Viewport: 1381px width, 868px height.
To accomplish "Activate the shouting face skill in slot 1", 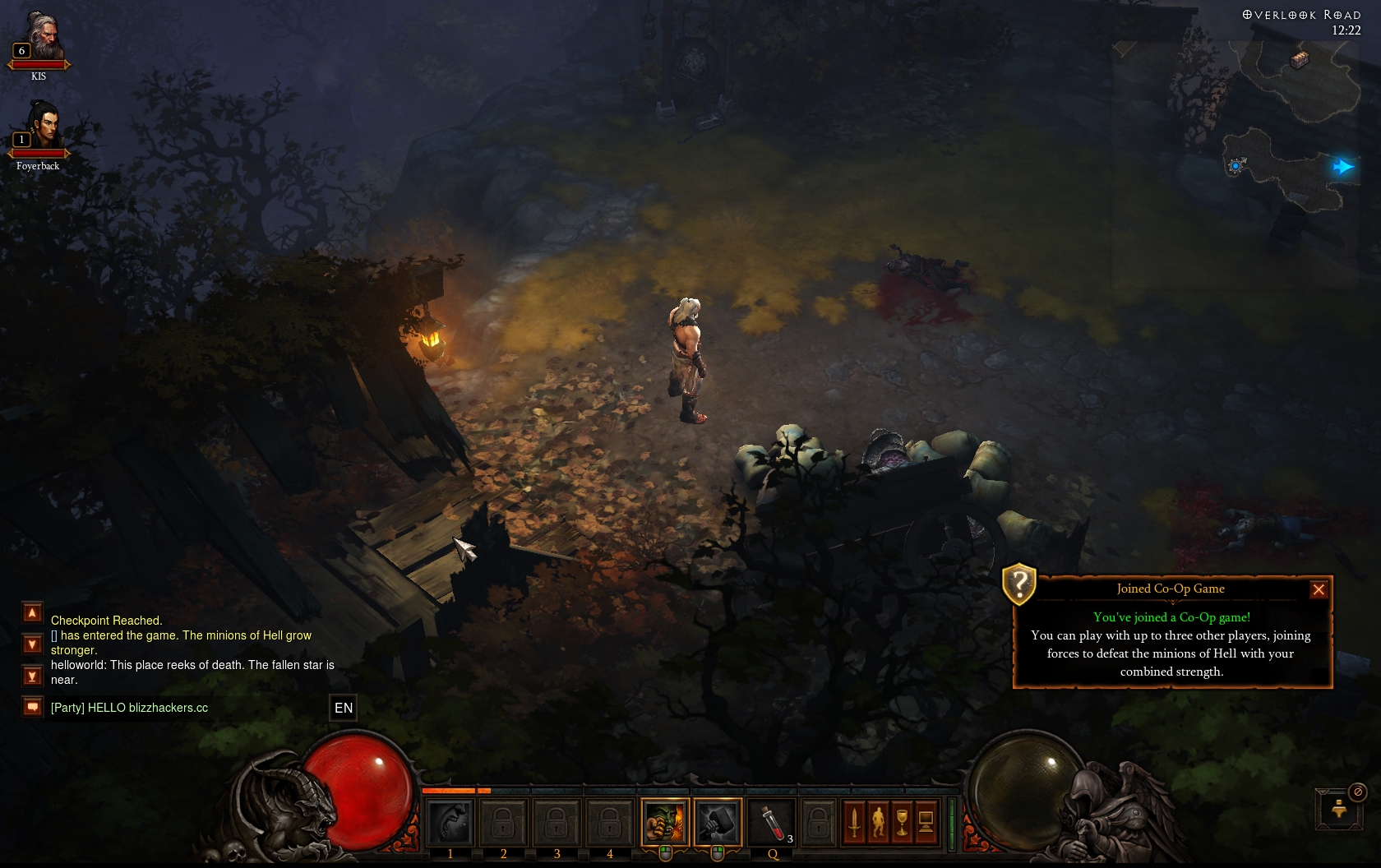I will (450, 821).
